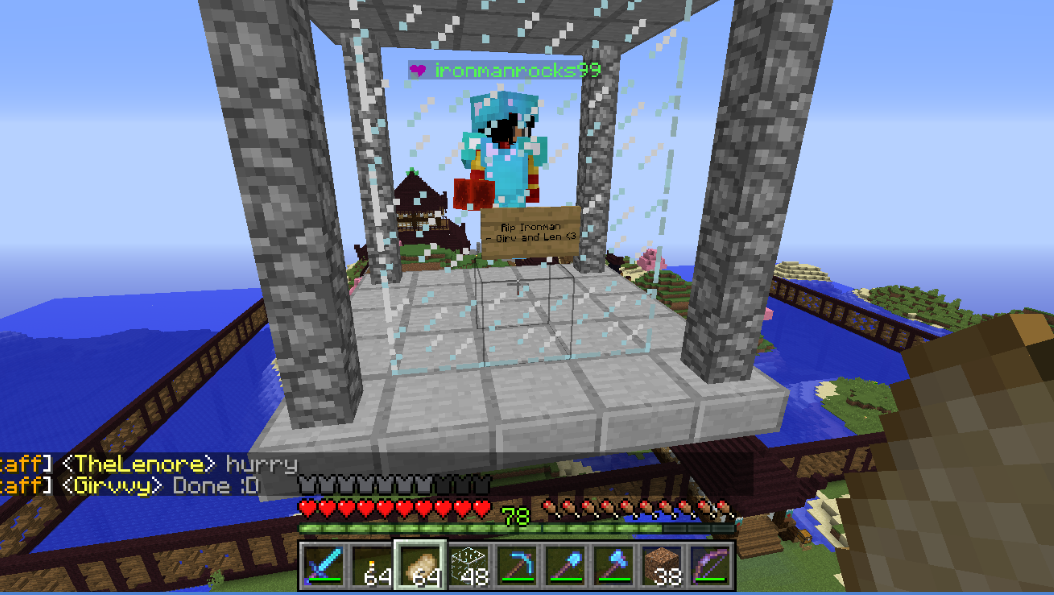Choose the bread stack in the hotbar
Image resolution: width=1054 pixels, height=595 pixels.
(x=420, y=565)
